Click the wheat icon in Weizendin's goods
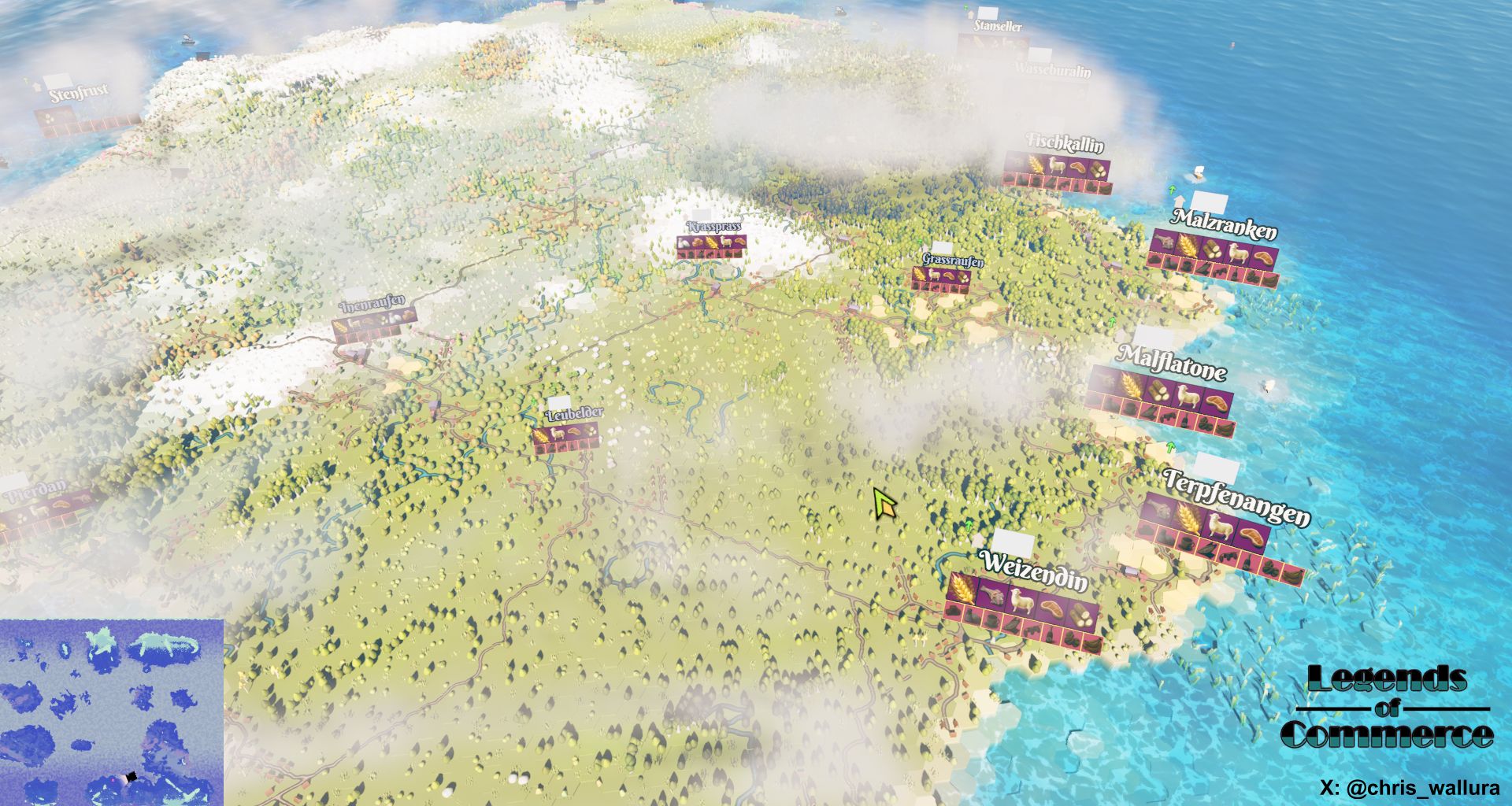The image size is (1512, 806). (x=962, y=586)
